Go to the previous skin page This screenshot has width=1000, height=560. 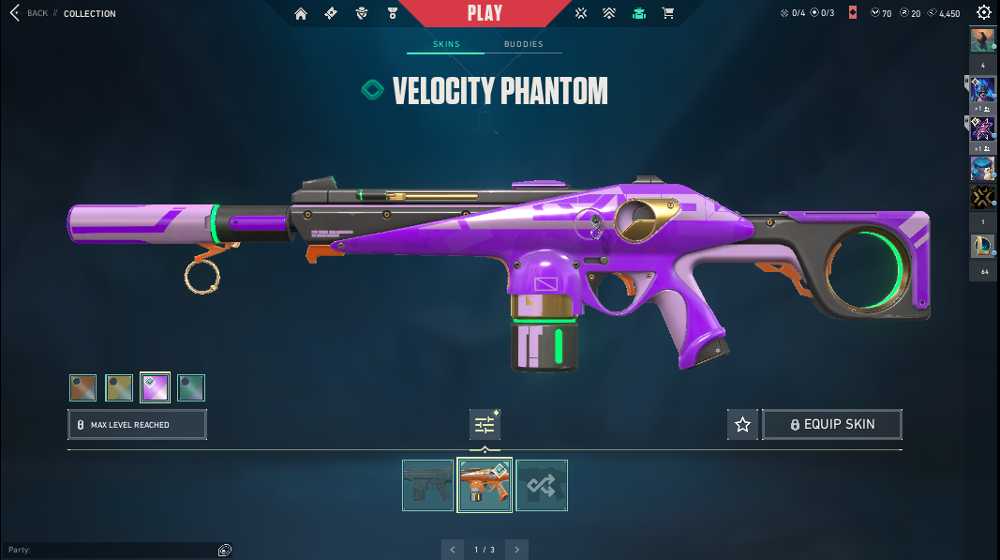(453, 549)
